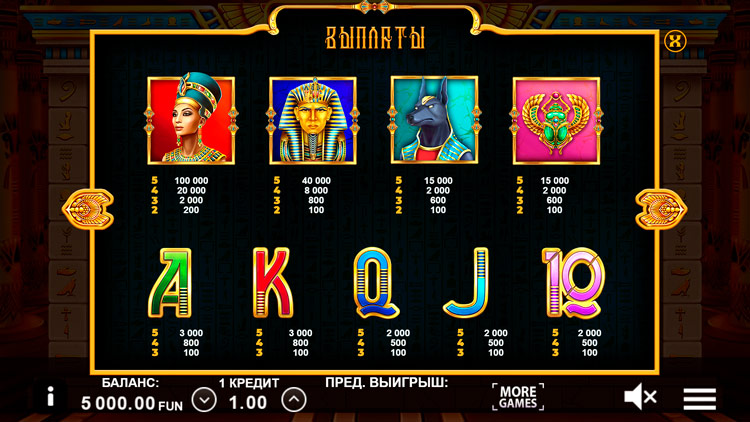
Task: Open More Games
Action: (x=518, y=396)
